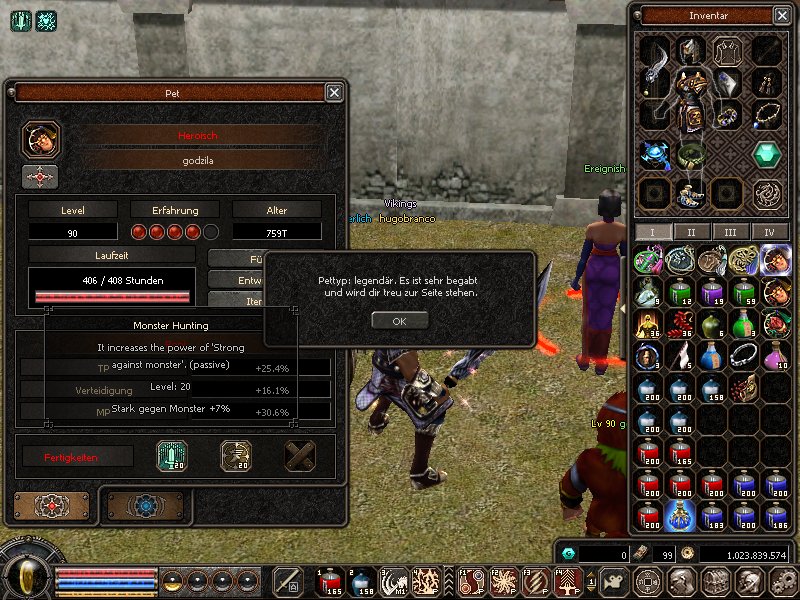Switch to inventory page II
Viewport: 800px width, 600px height.
(690, 232)
